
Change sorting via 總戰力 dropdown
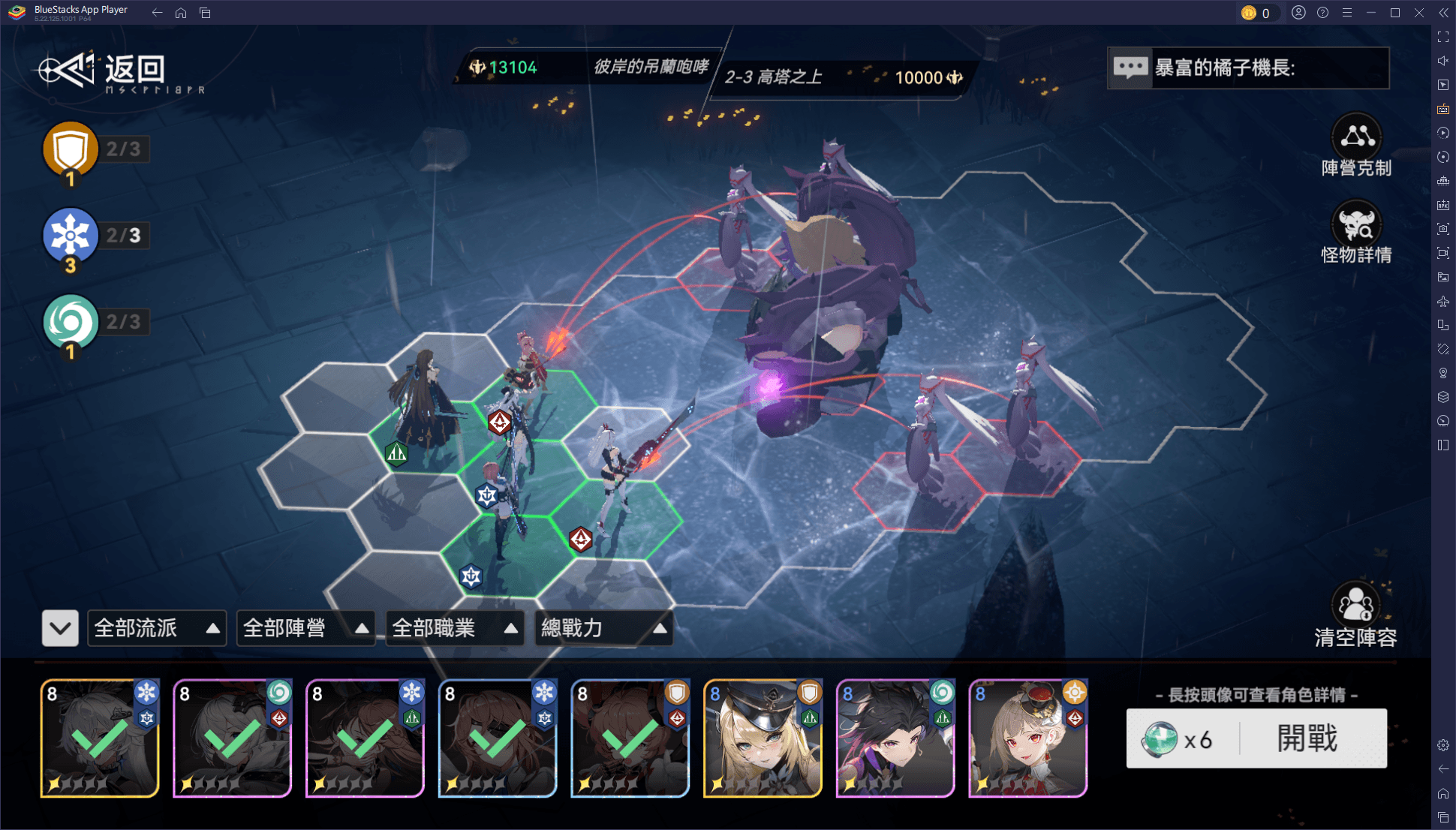pos(603,628)
